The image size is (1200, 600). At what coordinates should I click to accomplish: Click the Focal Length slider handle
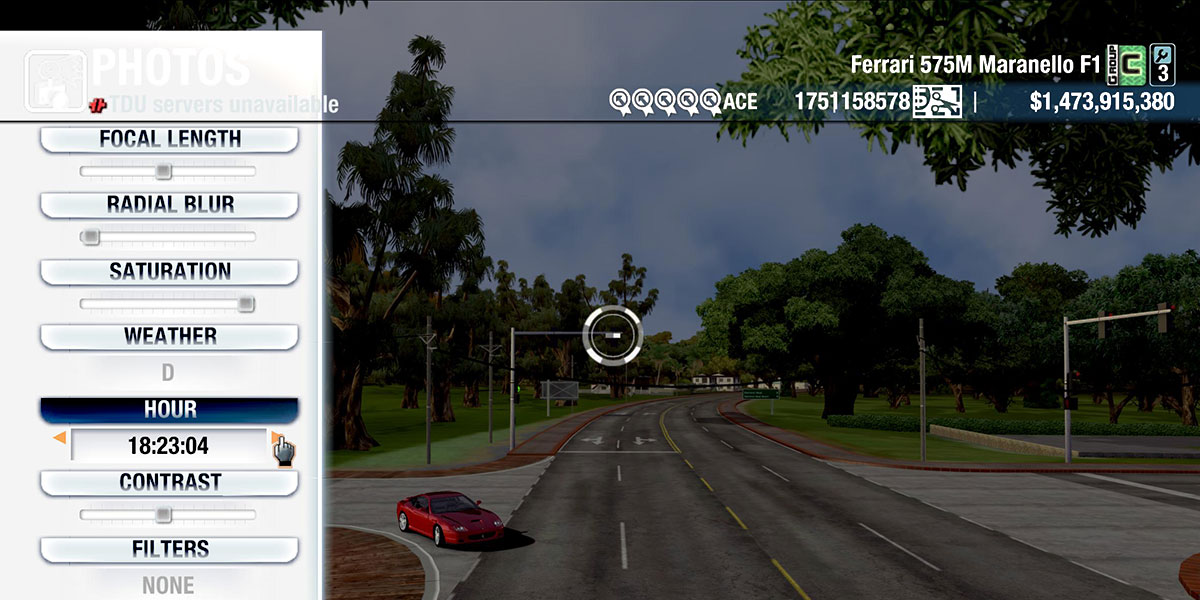[164, 172]
